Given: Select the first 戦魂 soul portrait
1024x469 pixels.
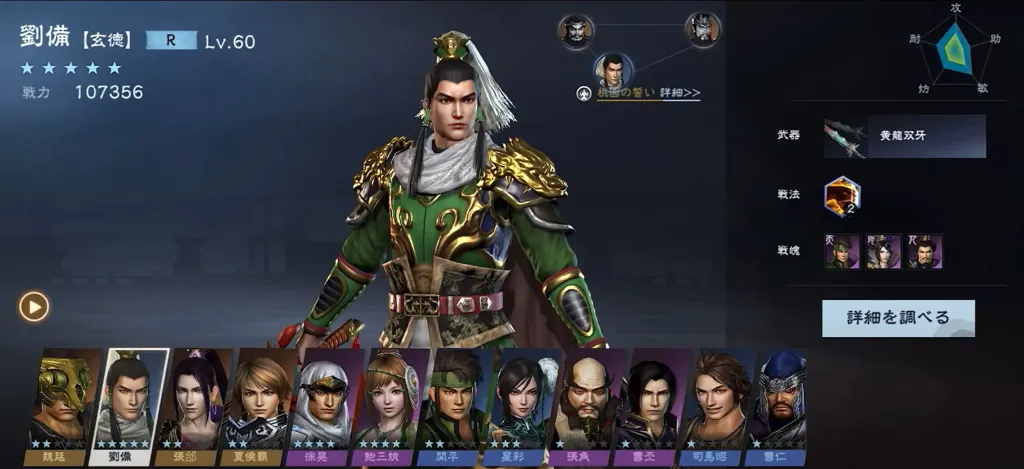Looking at the screenshot, I should 842,251.
